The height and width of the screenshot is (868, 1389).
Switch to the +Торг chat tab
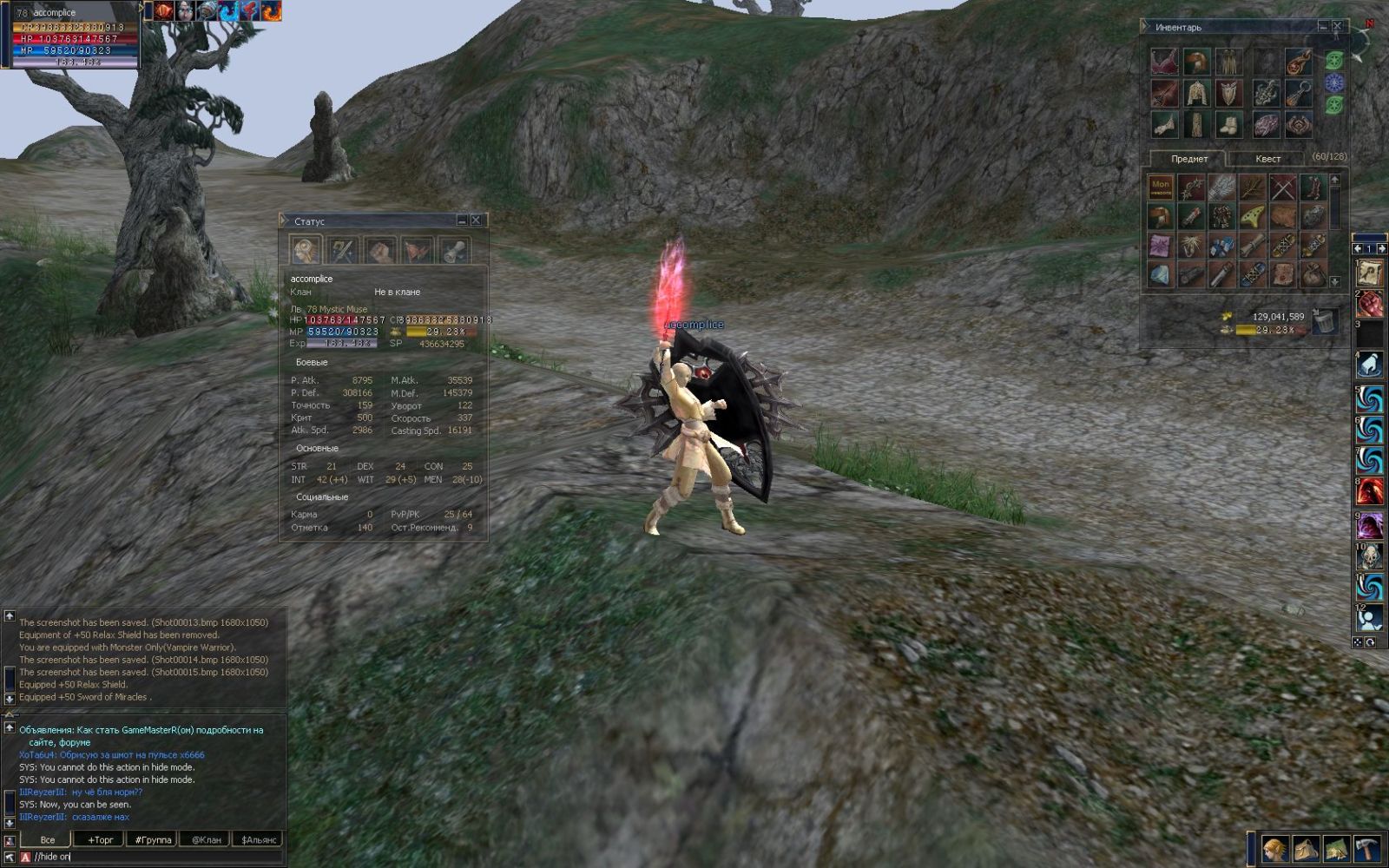100,839
